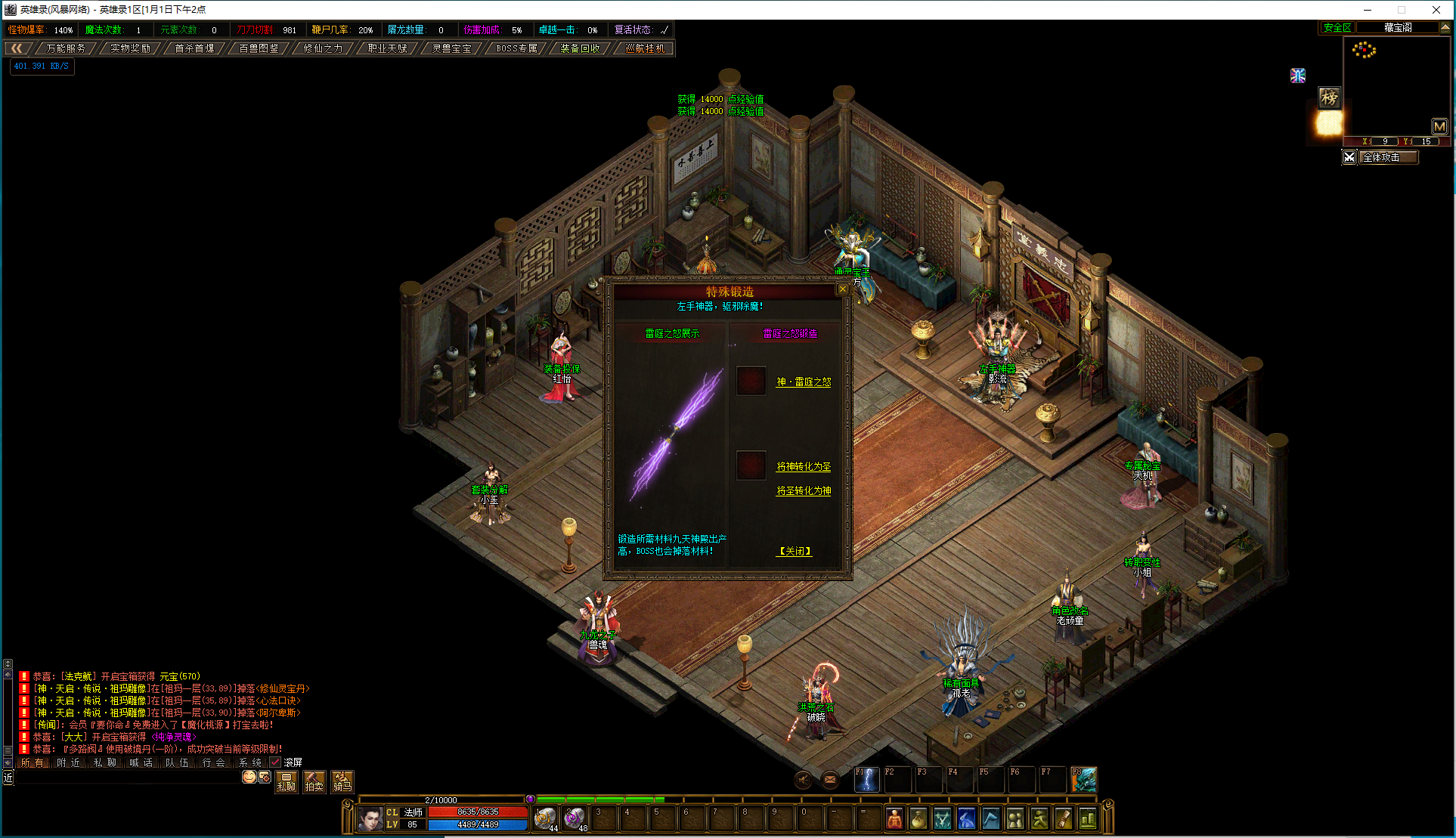This screenshot has height=838, width=1456.
Task: Open the world map with the M button
Action: click(x=1439, y=126)
